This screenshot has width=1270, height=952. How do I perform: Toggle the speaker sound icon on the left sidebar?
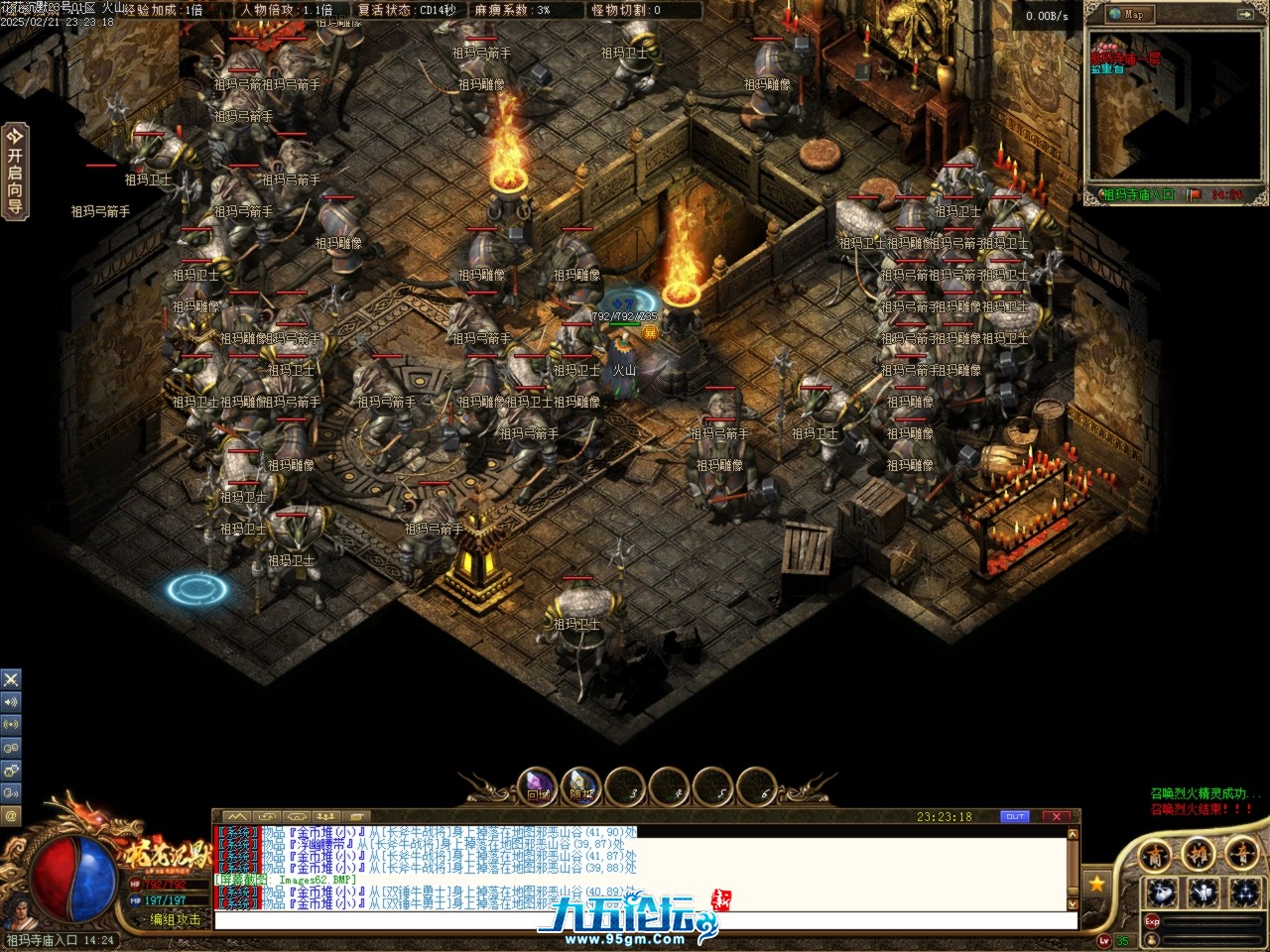[x=11, y=702]
